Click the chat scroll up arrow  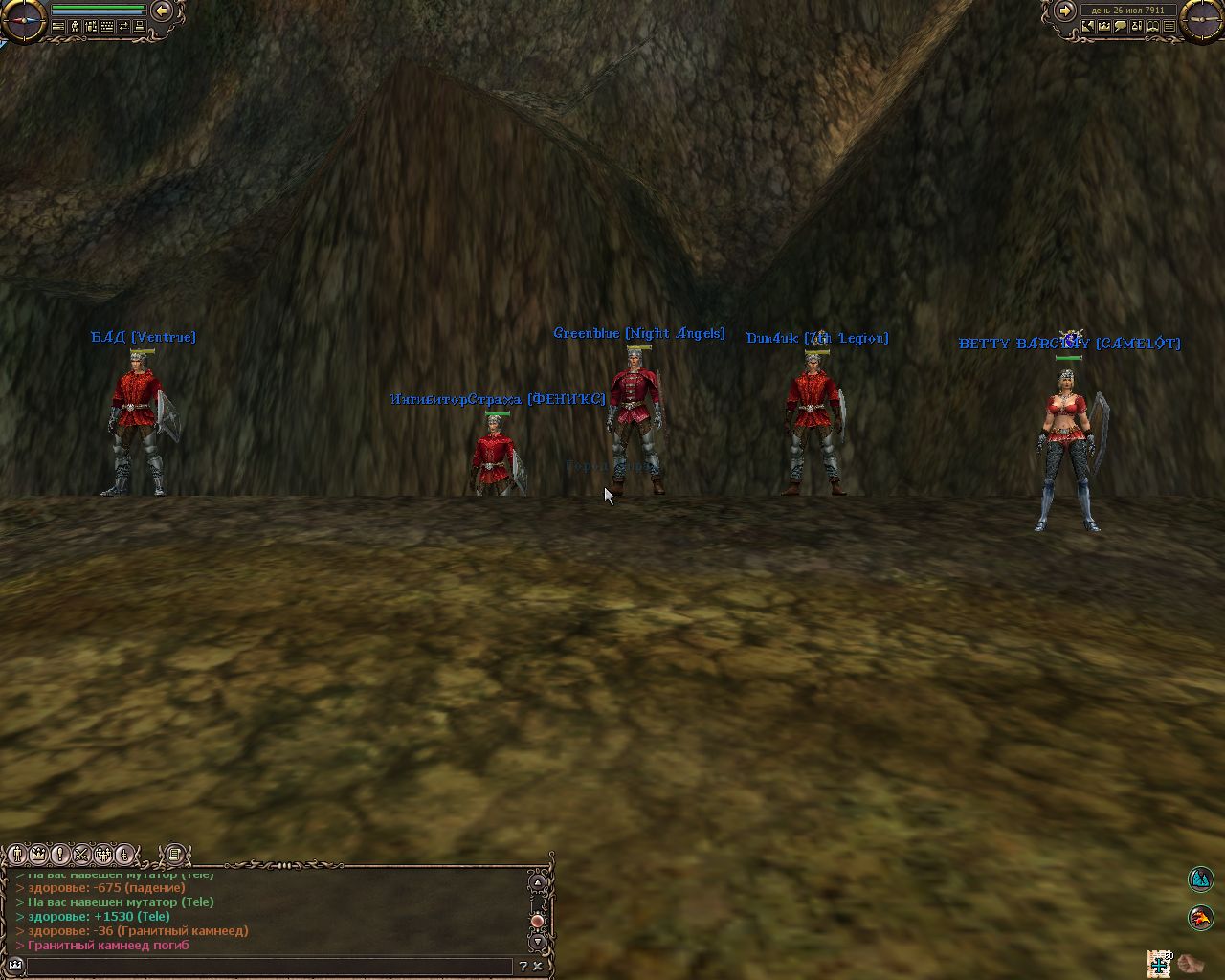[x=538, y=881]
